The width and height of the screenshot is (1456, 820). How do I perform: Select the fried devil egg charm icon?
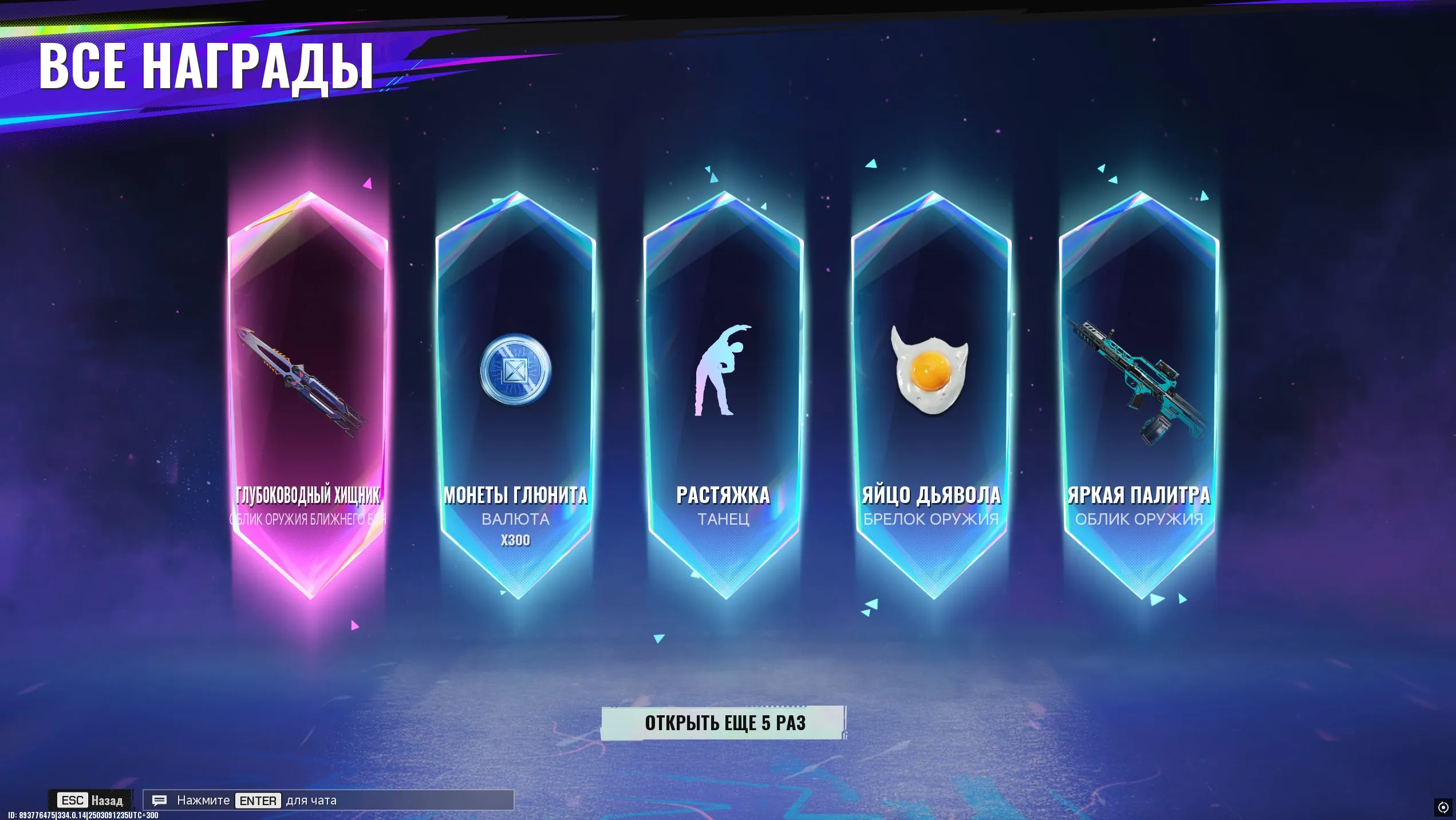click(931, 372)
